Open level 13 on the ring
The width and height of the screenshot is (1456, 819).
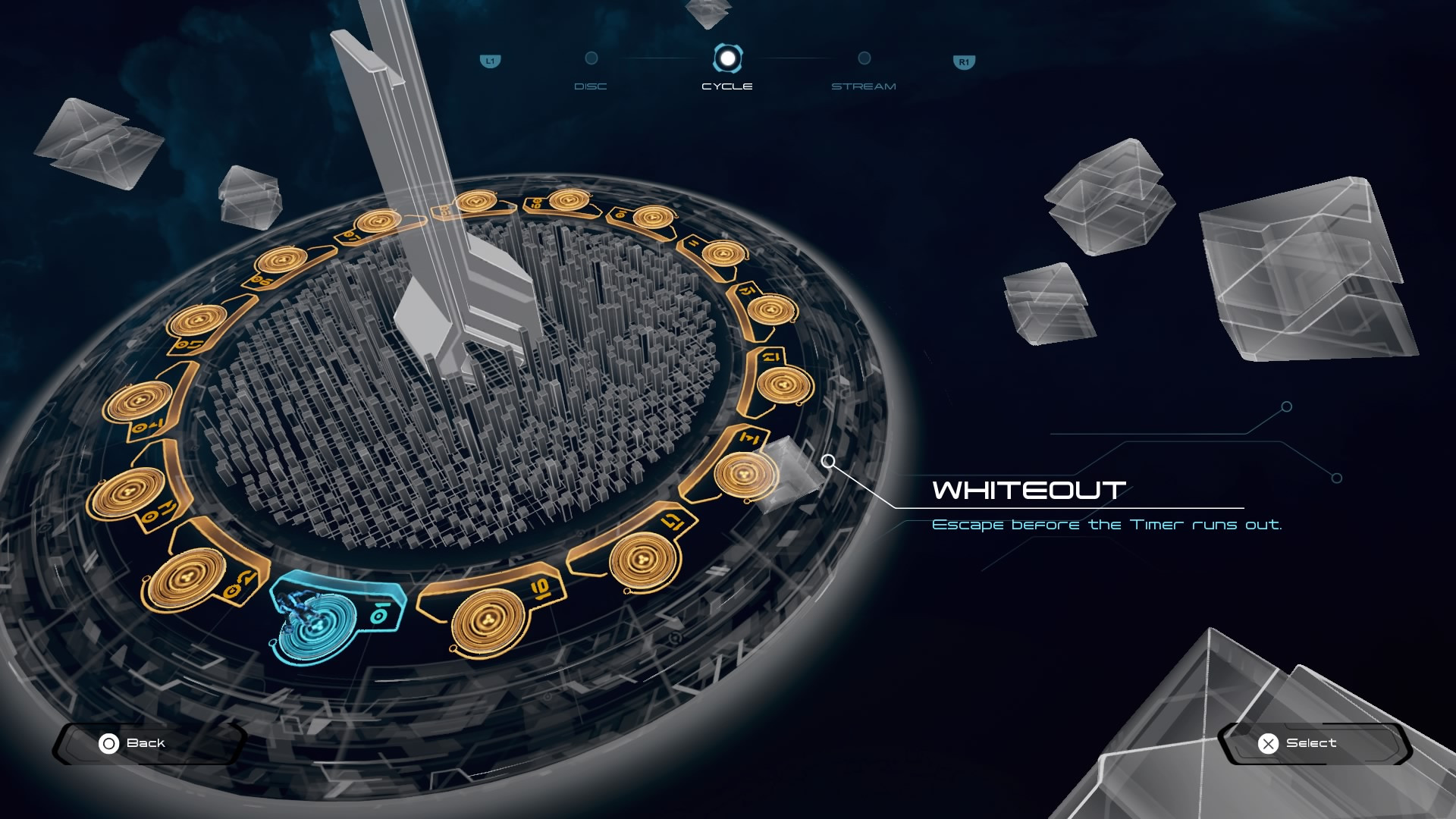(x=784, y=384)
